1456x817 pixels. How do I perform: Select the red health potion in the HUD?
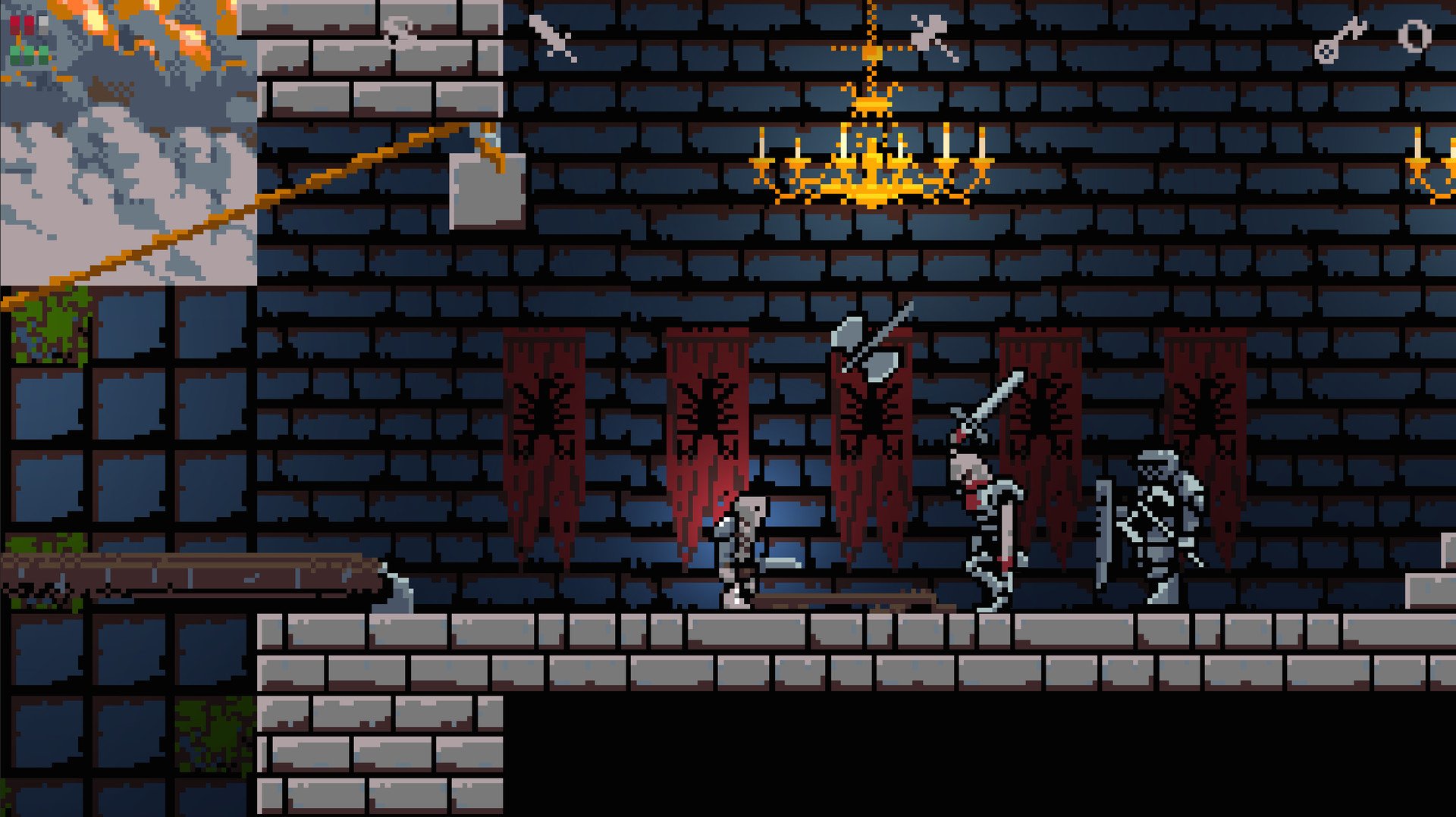coord(15,25)
